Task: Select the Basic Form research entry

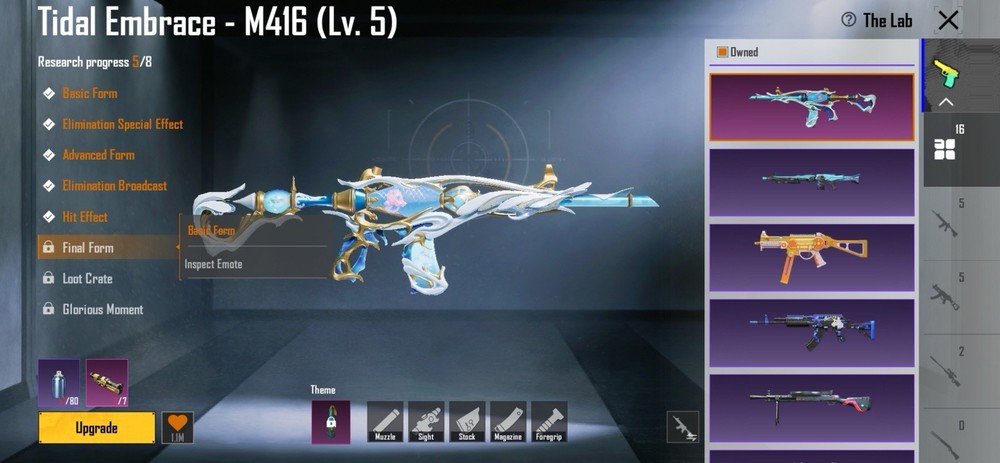Action: 89,93
